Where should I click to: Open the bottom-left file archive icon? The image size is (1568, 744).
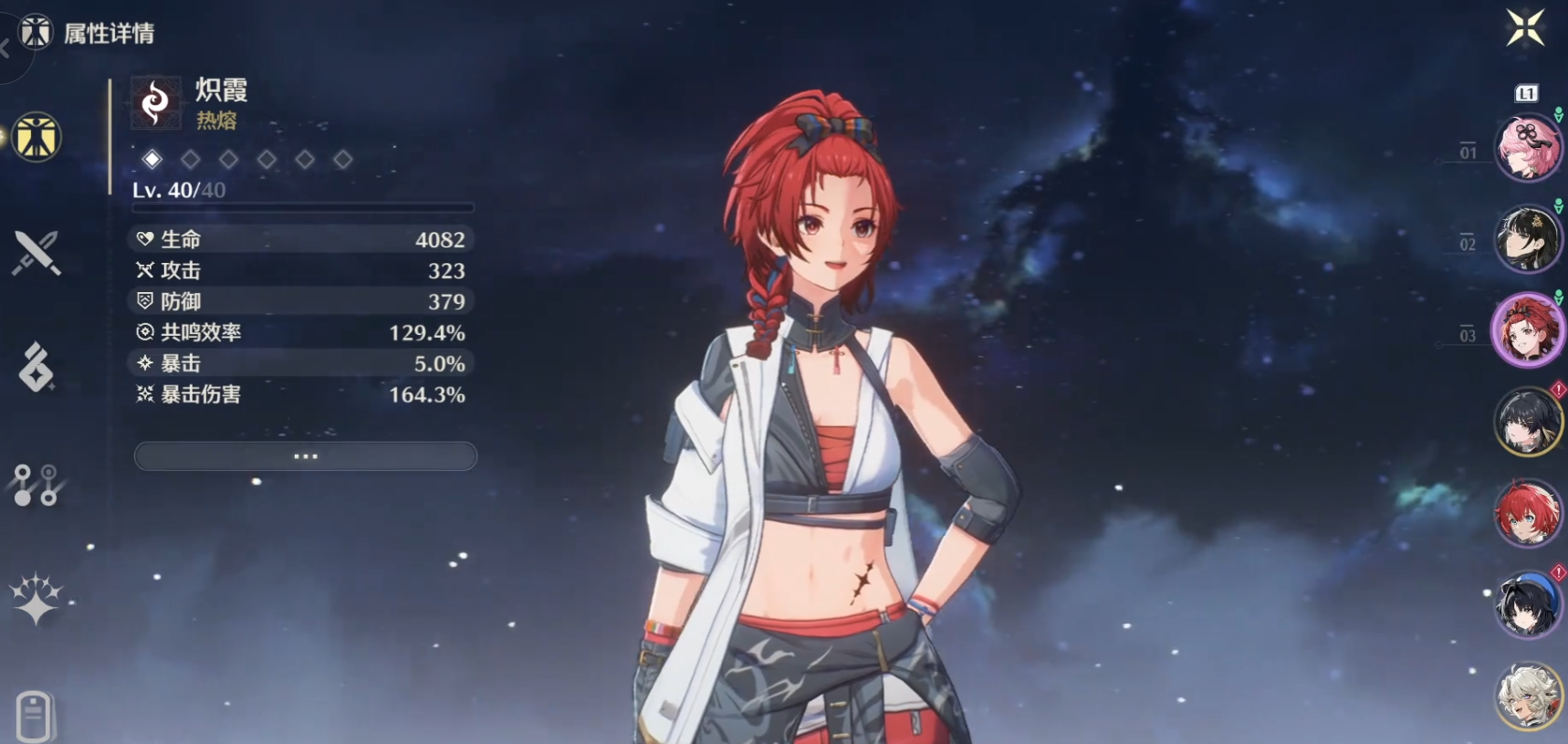pos(35,716)
